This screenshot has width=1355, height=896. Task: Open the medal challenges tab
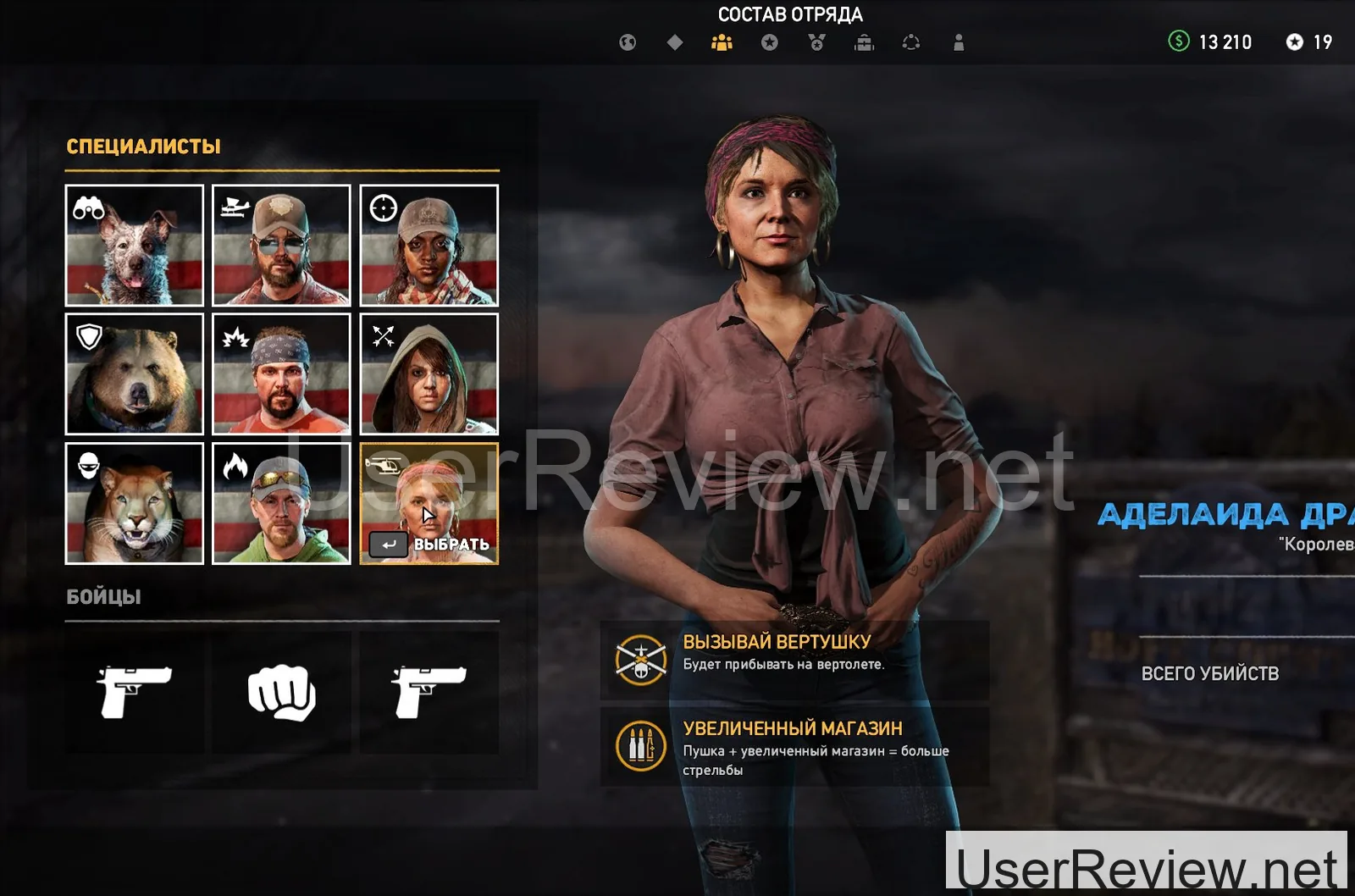point(816,42)
